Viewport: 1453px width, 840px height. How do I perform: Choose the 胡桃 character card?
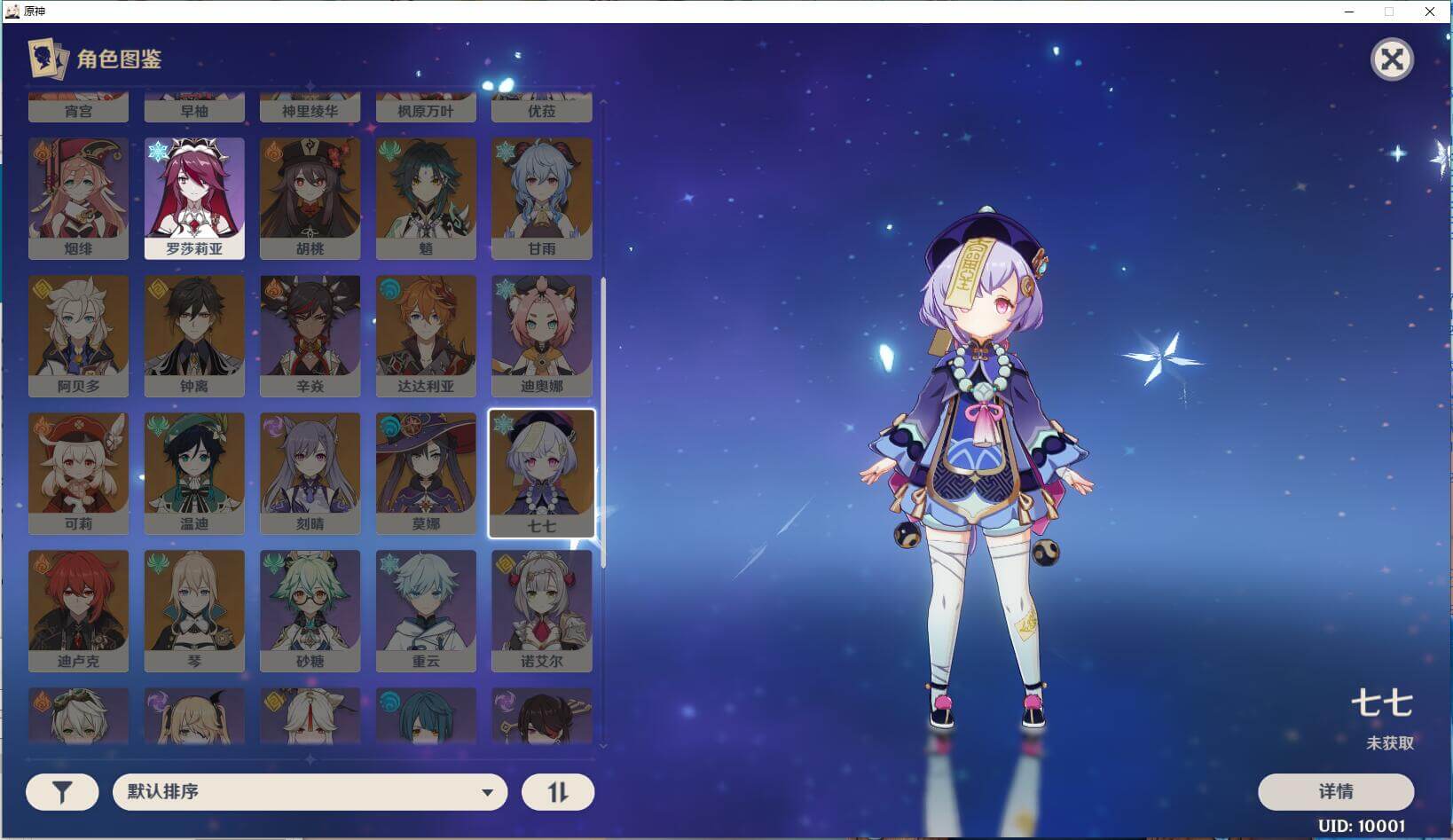[x=310, y=197]
